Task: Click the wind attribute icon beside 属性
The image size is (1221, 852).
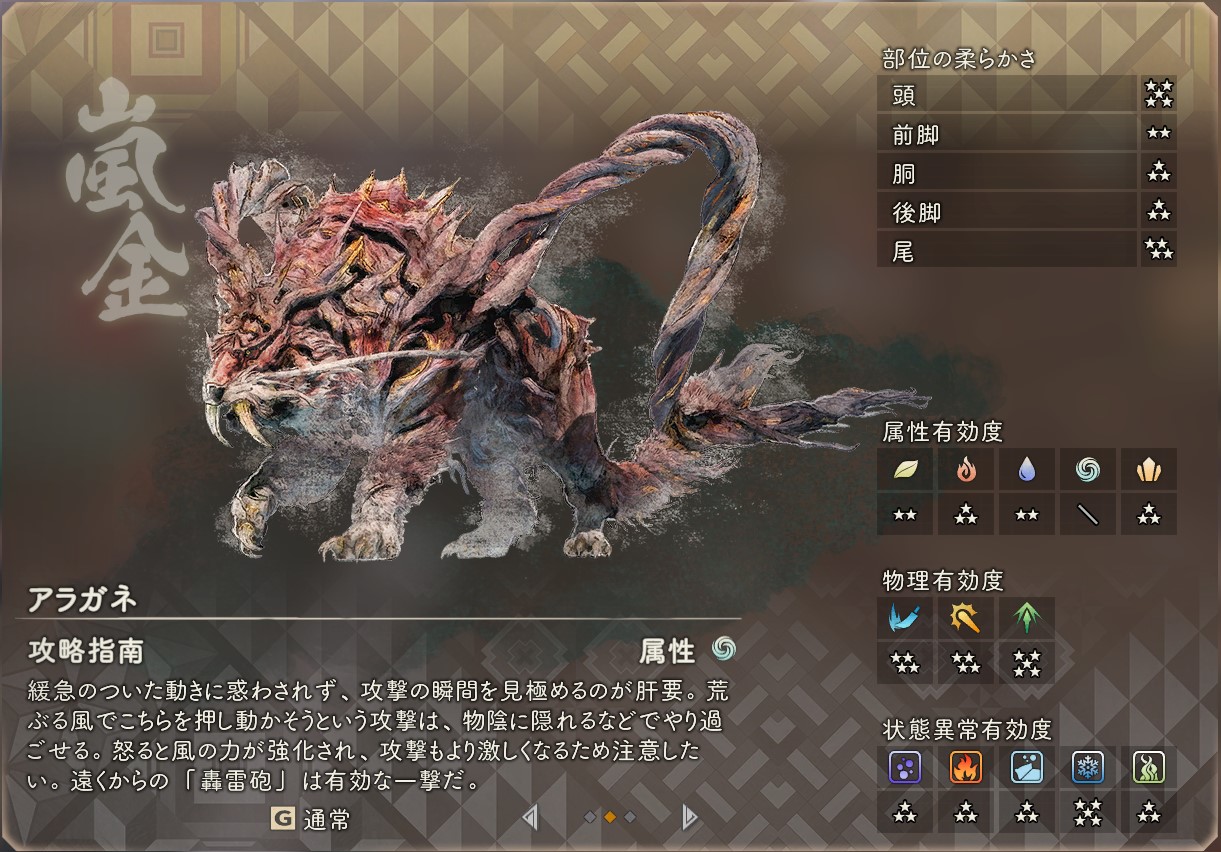Action: tap(723, 650)
